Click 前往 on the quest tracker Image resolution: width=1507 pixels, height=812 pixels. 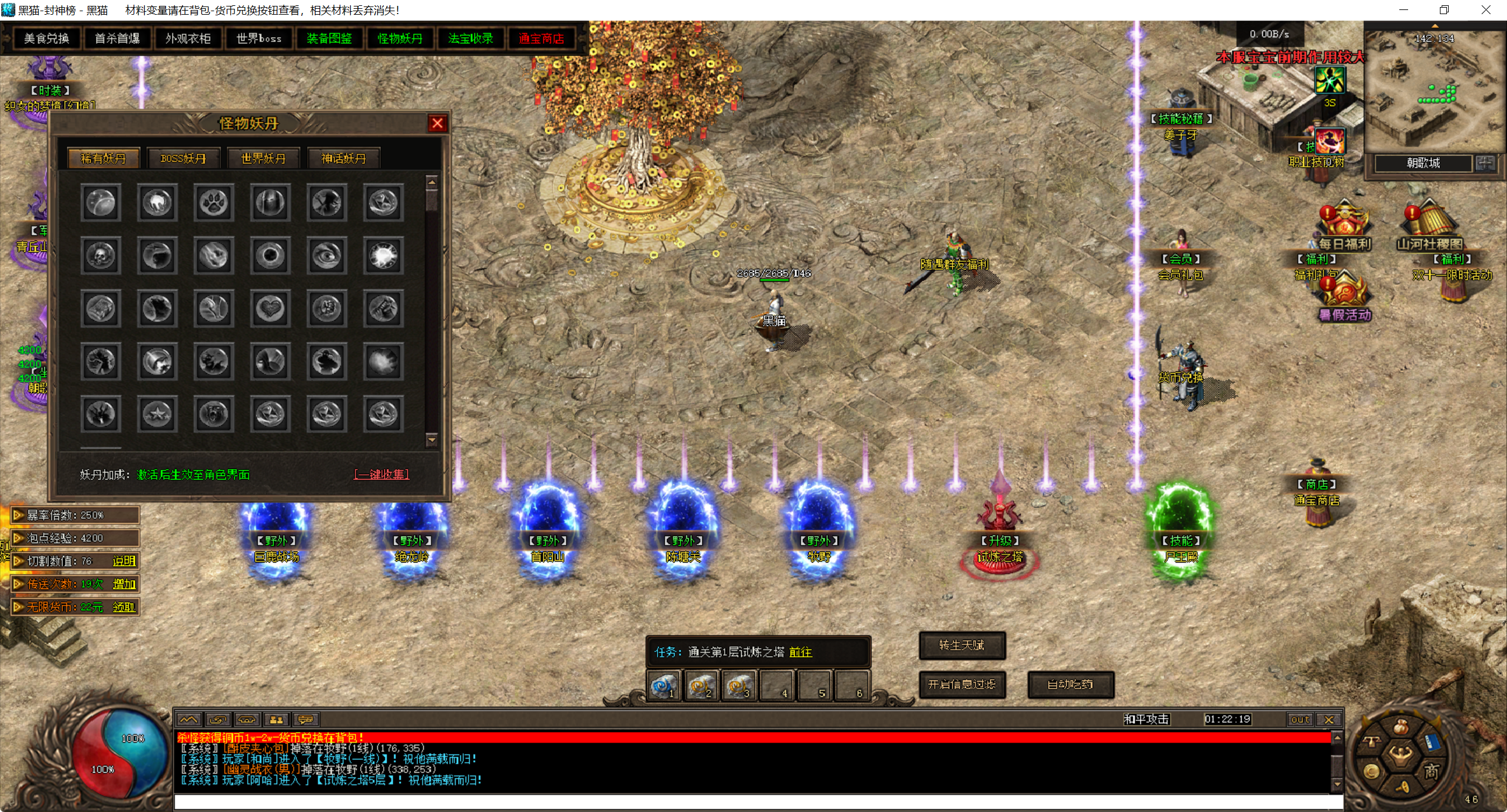coord(801,652)
